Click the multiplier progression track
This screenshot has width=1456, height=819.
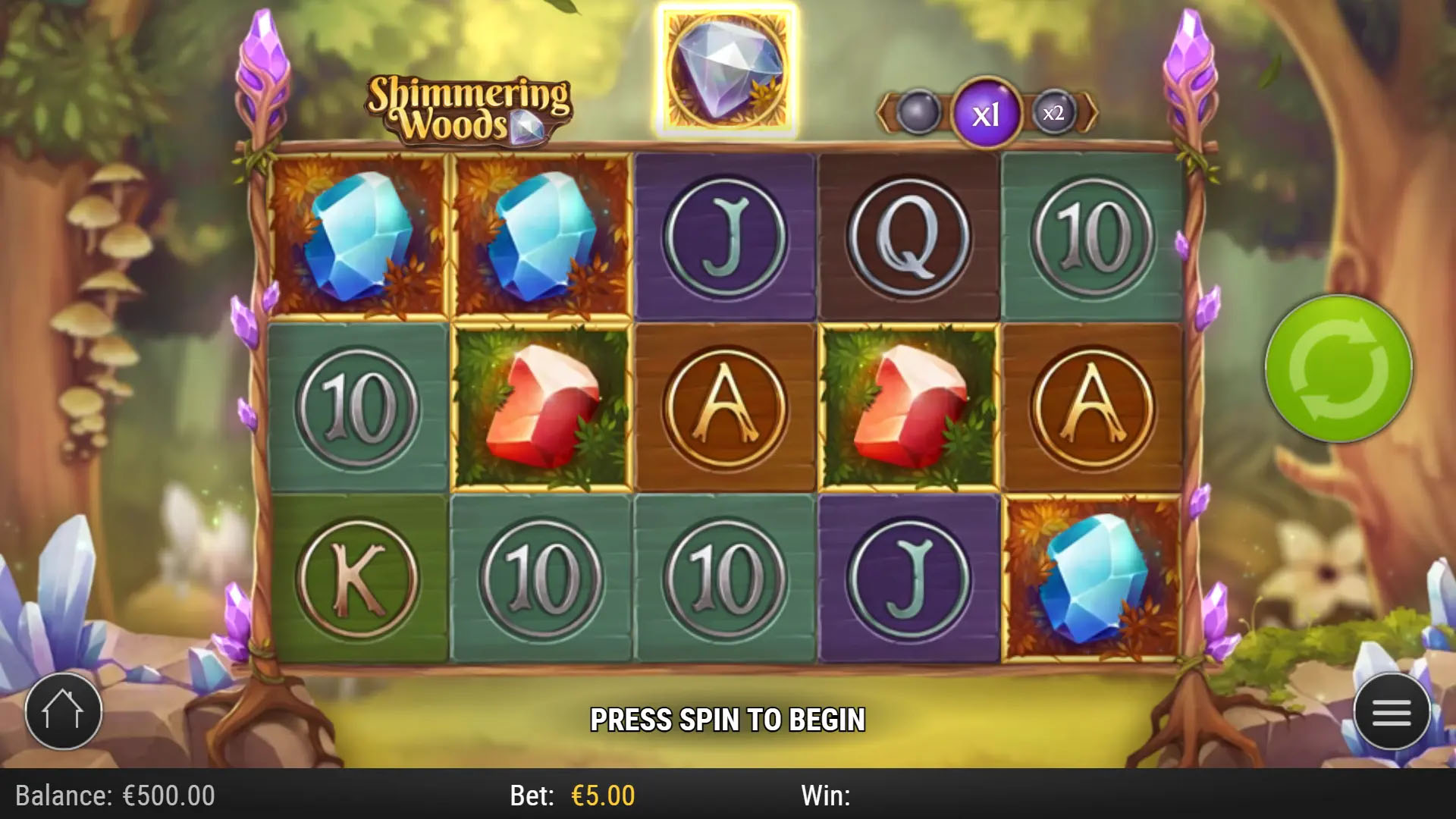(x=986, y=114)
